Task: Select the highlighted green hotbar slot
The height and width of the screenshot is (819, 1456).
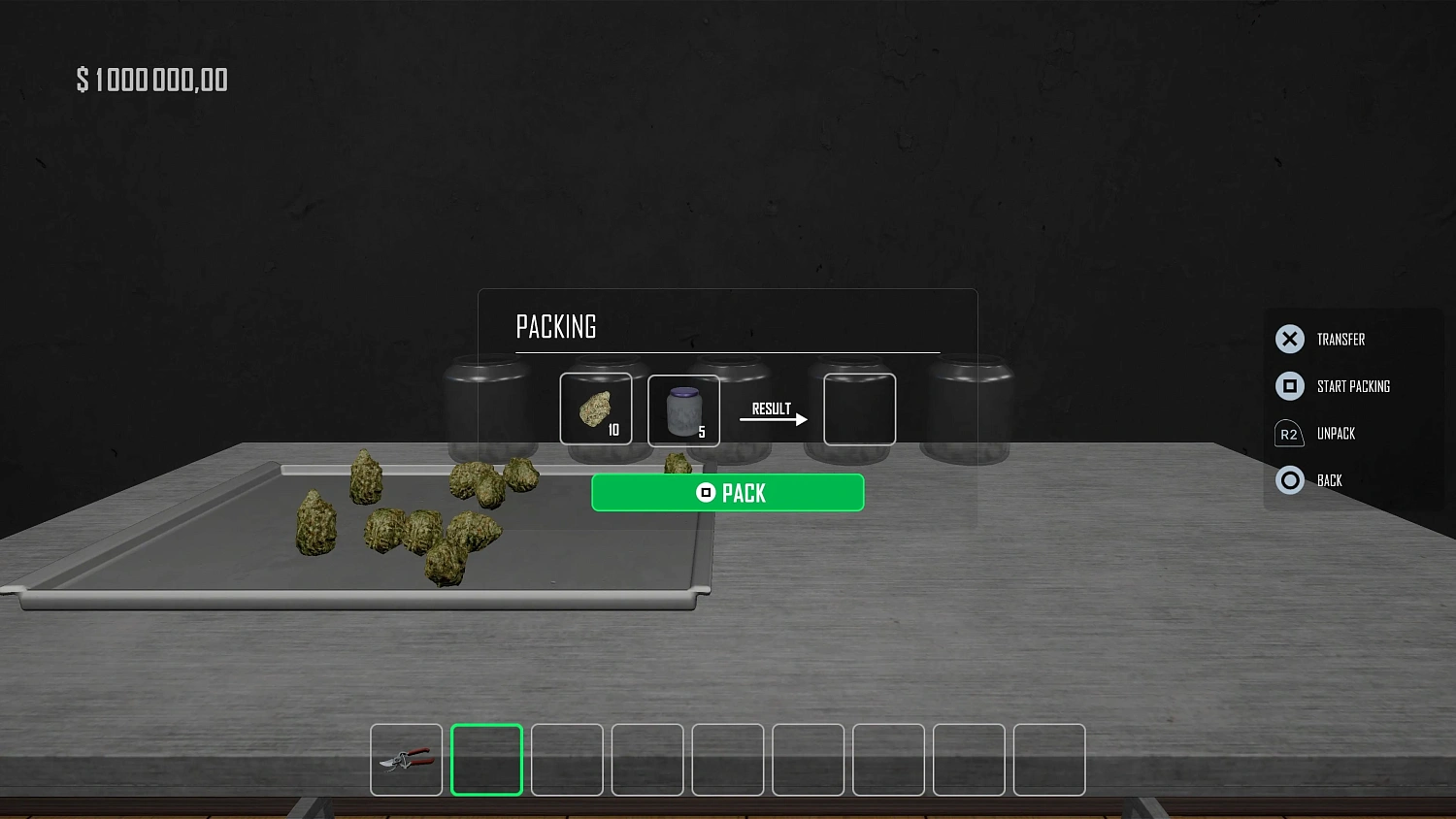Action: (486, 760)
